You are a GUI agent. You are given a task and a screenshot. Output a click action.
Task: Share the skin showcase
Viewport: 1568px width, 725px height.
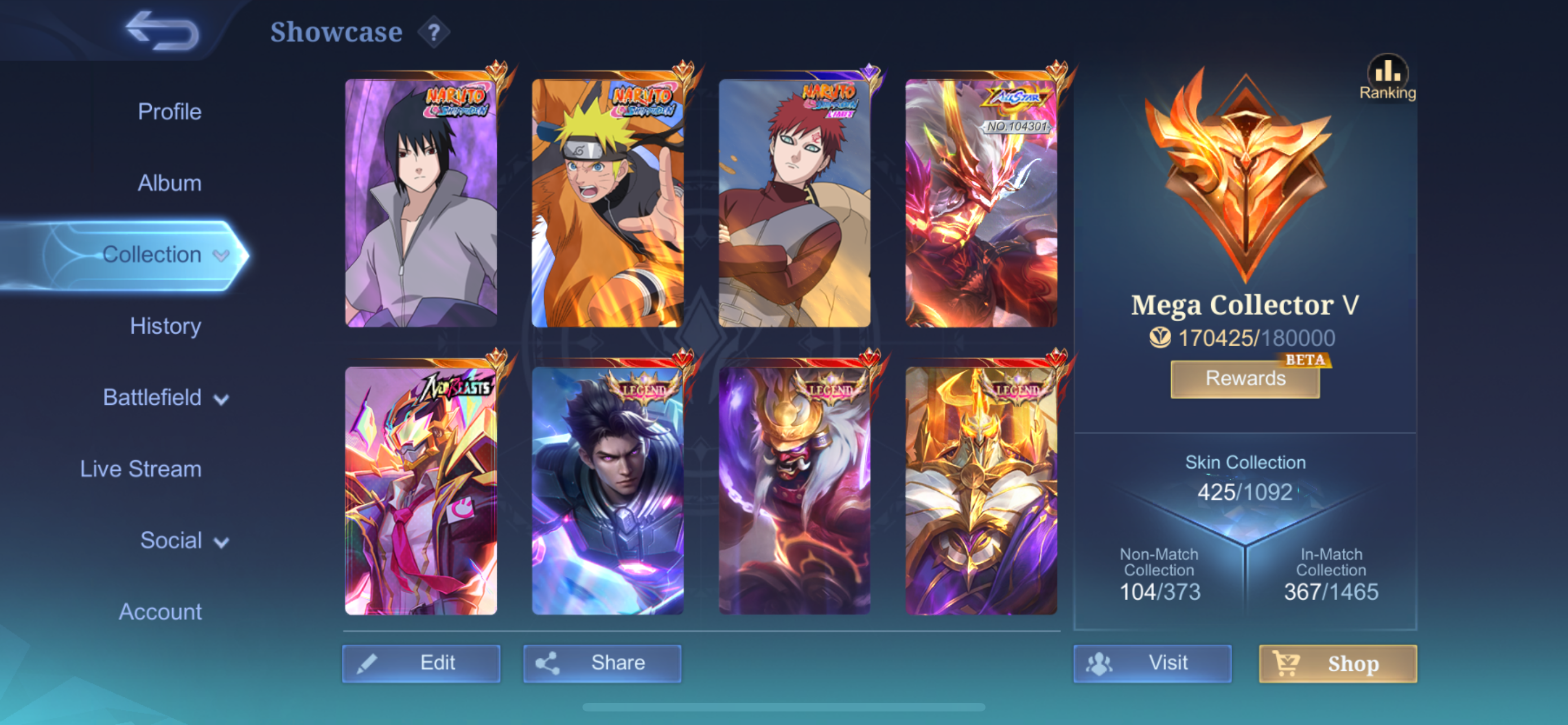tap(602, 663)
